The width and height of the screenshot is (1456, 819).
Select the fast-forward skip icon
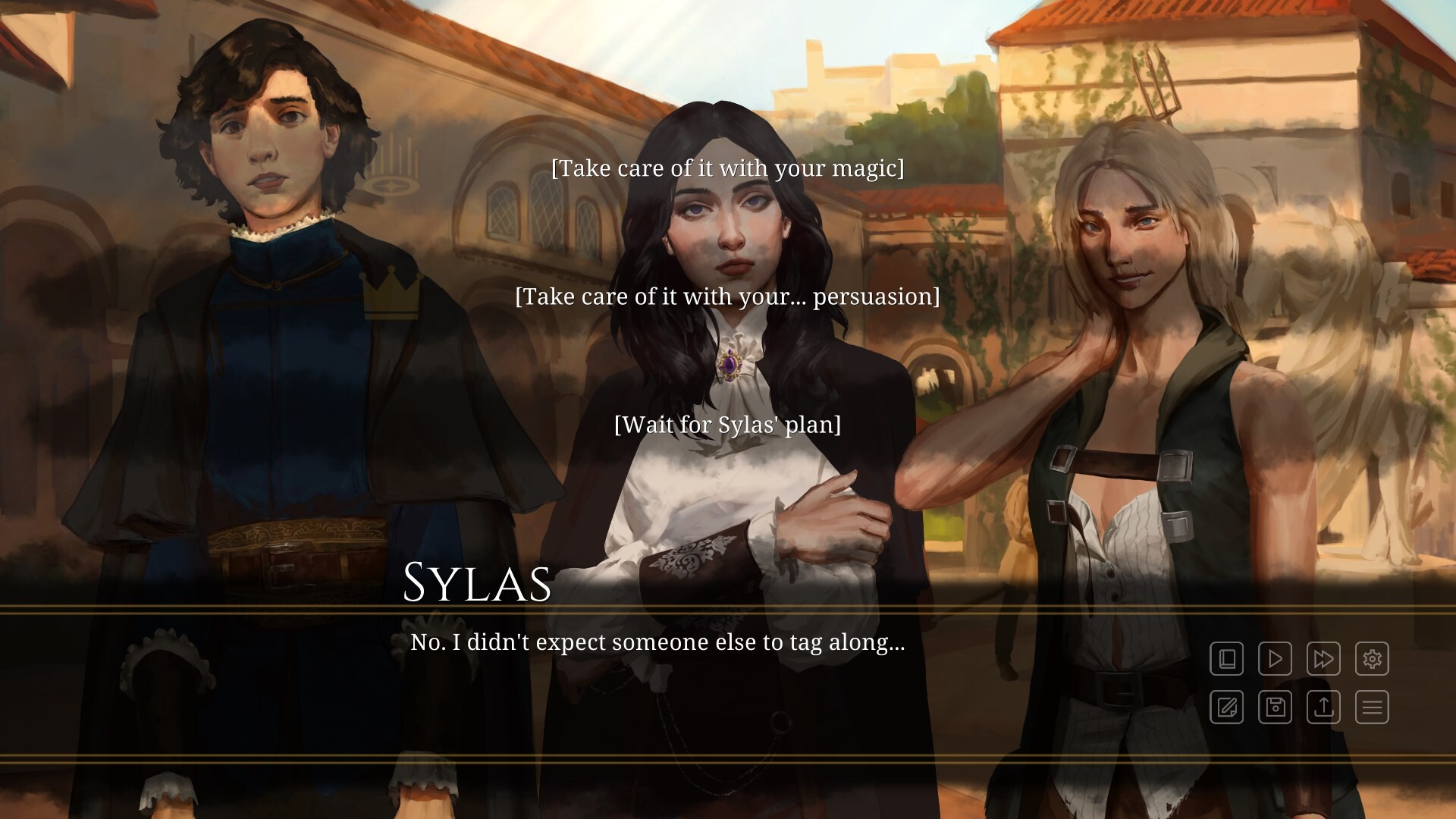[1324, 659]
